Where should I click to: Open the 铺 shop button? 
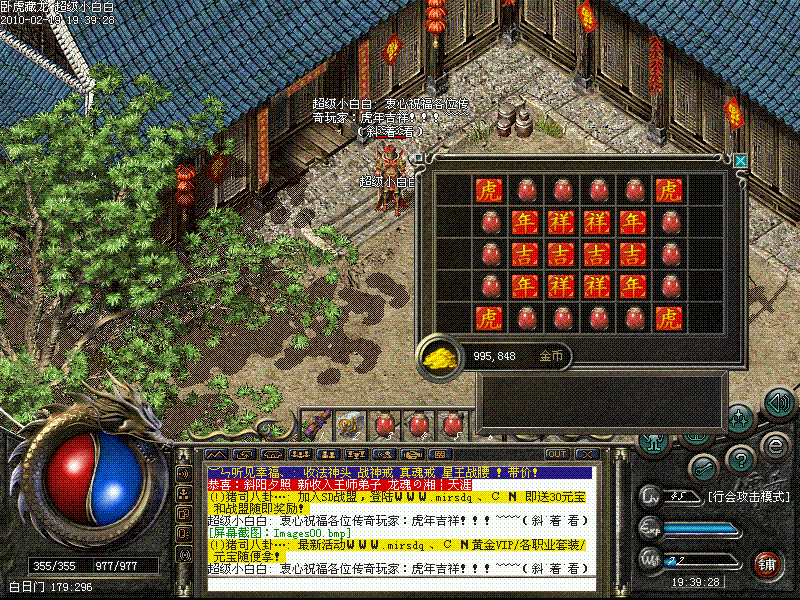point(768,562)
